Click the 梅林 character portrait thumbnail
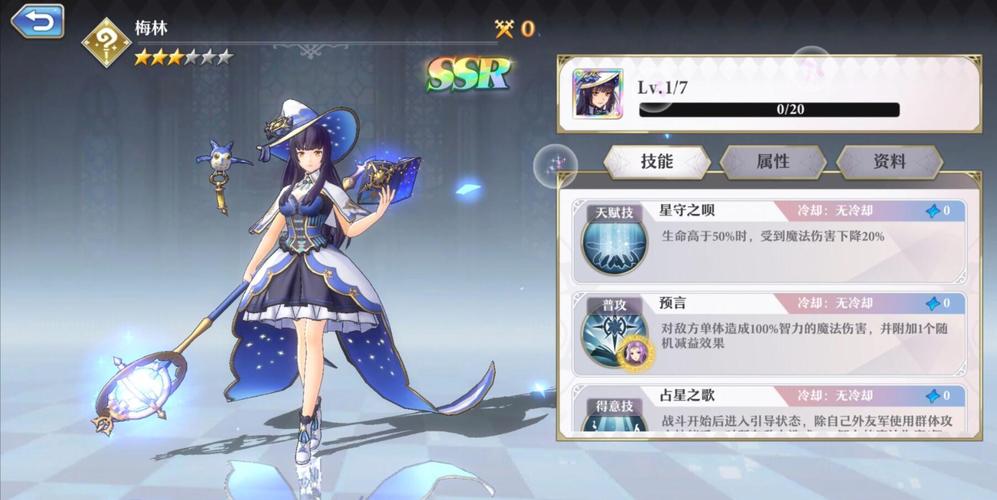The width and height of the screenshot is (997, 500). coord(598,95)
